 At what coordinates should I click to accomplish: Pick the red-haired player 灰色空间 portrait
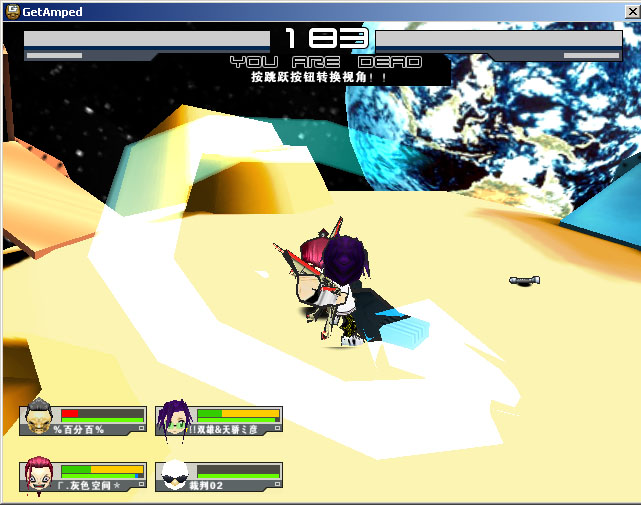(39, 474)
